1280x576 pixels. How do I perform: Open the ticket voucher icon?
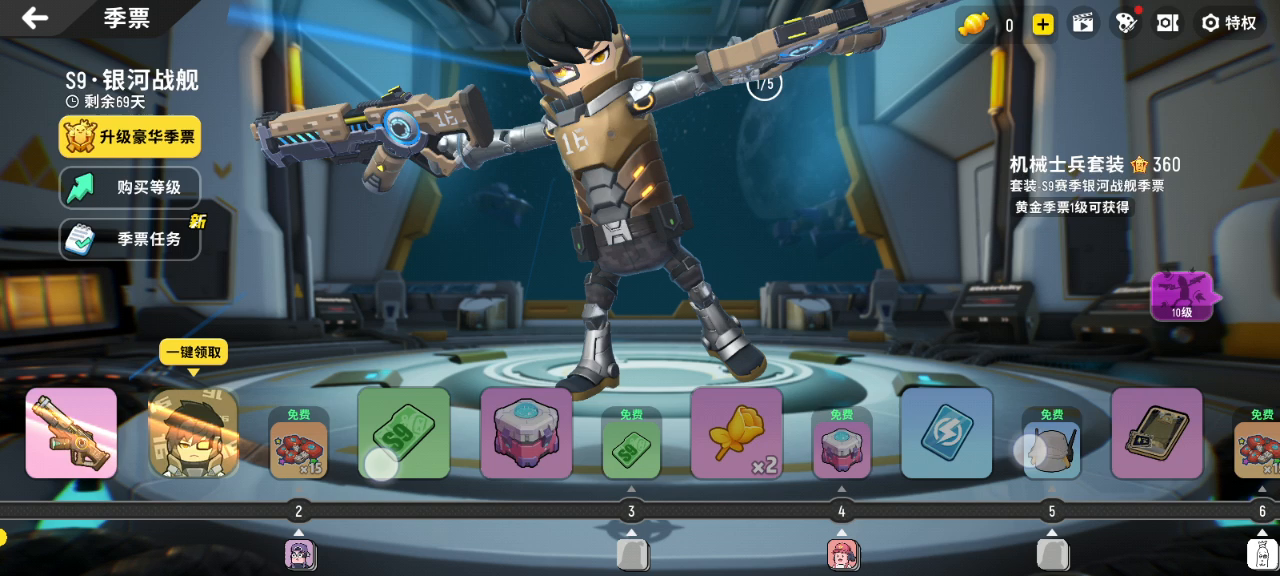pos(1167,23)
